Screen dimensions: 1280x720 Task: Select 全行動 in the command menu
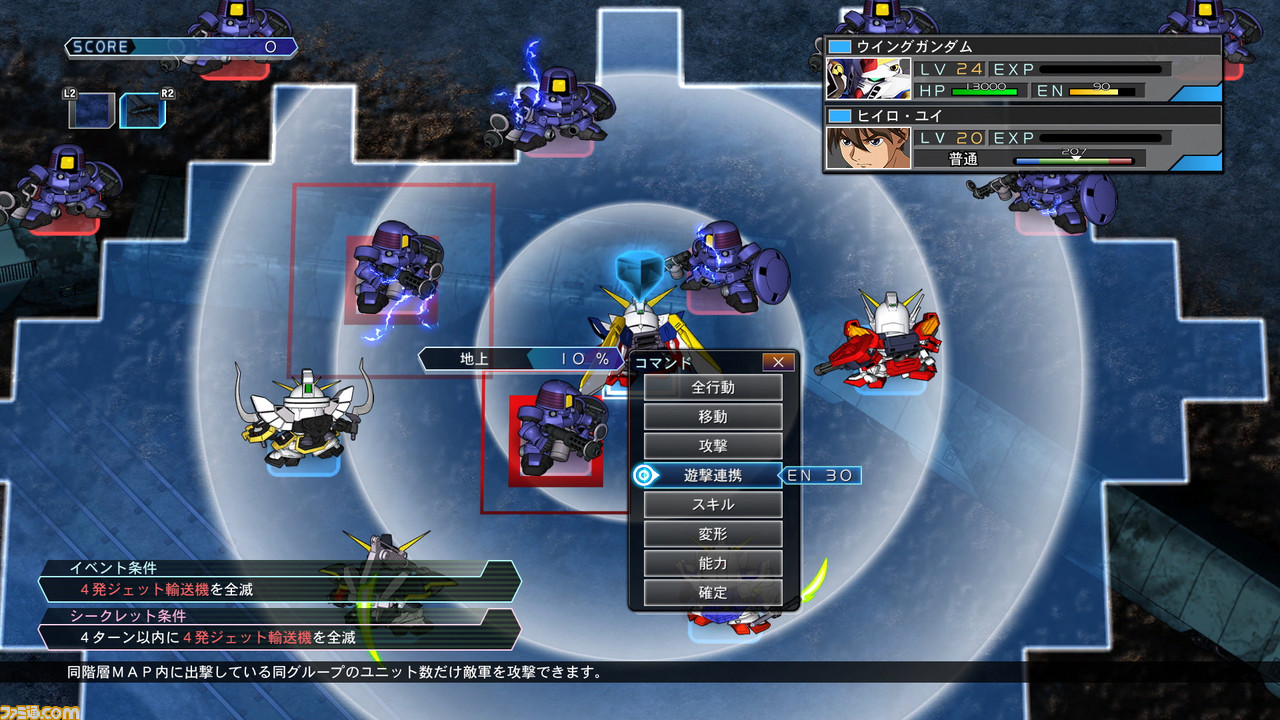pyautogui.click(x=713, y=387)
